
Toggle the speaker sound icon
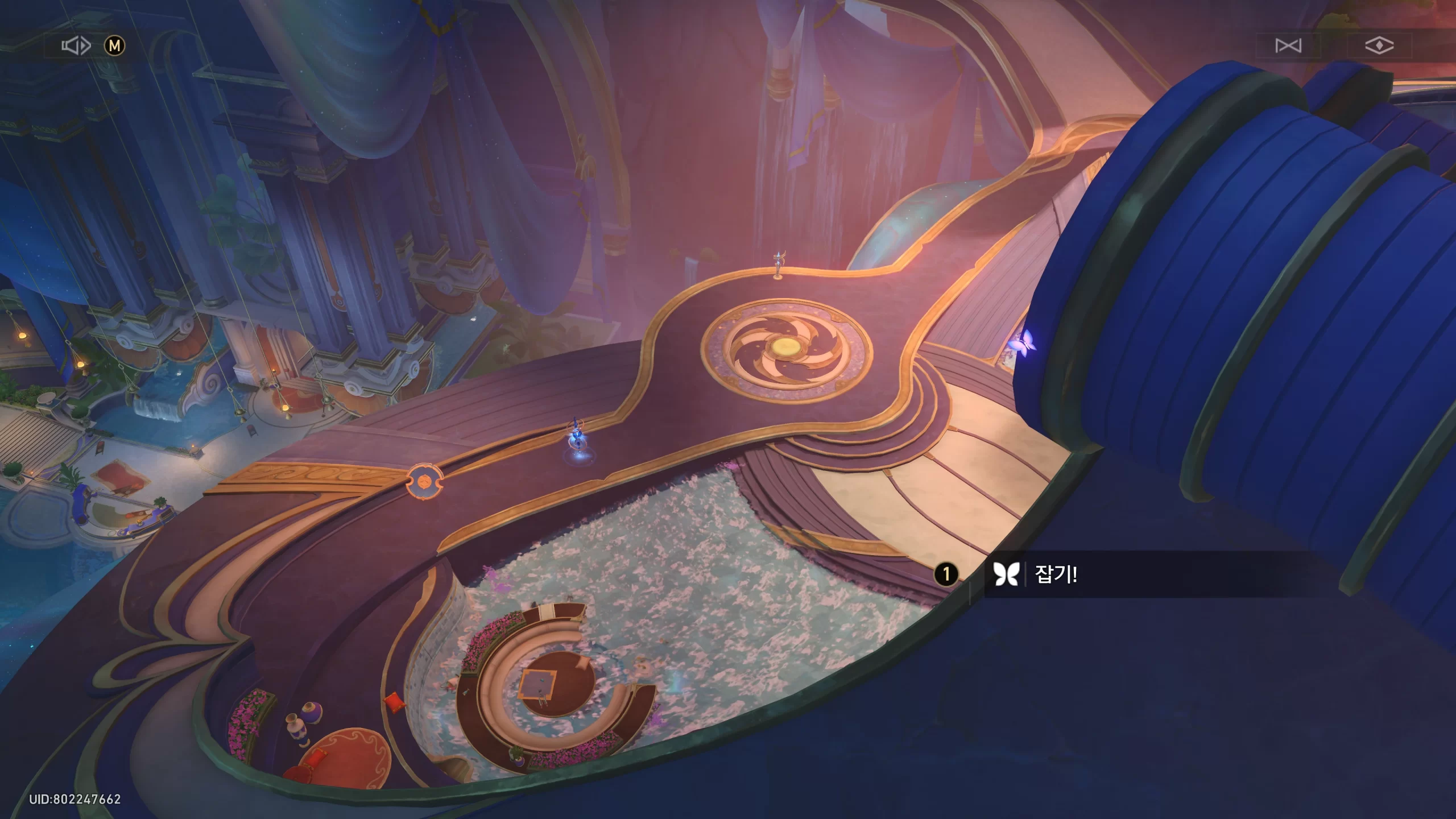coord(76,45)
